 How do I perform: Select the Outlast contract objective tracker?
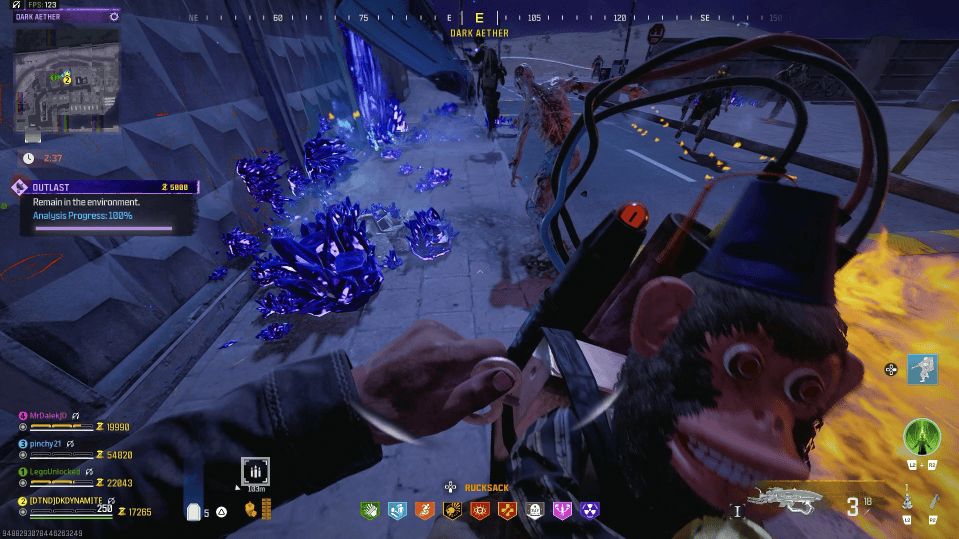[104, 205]
